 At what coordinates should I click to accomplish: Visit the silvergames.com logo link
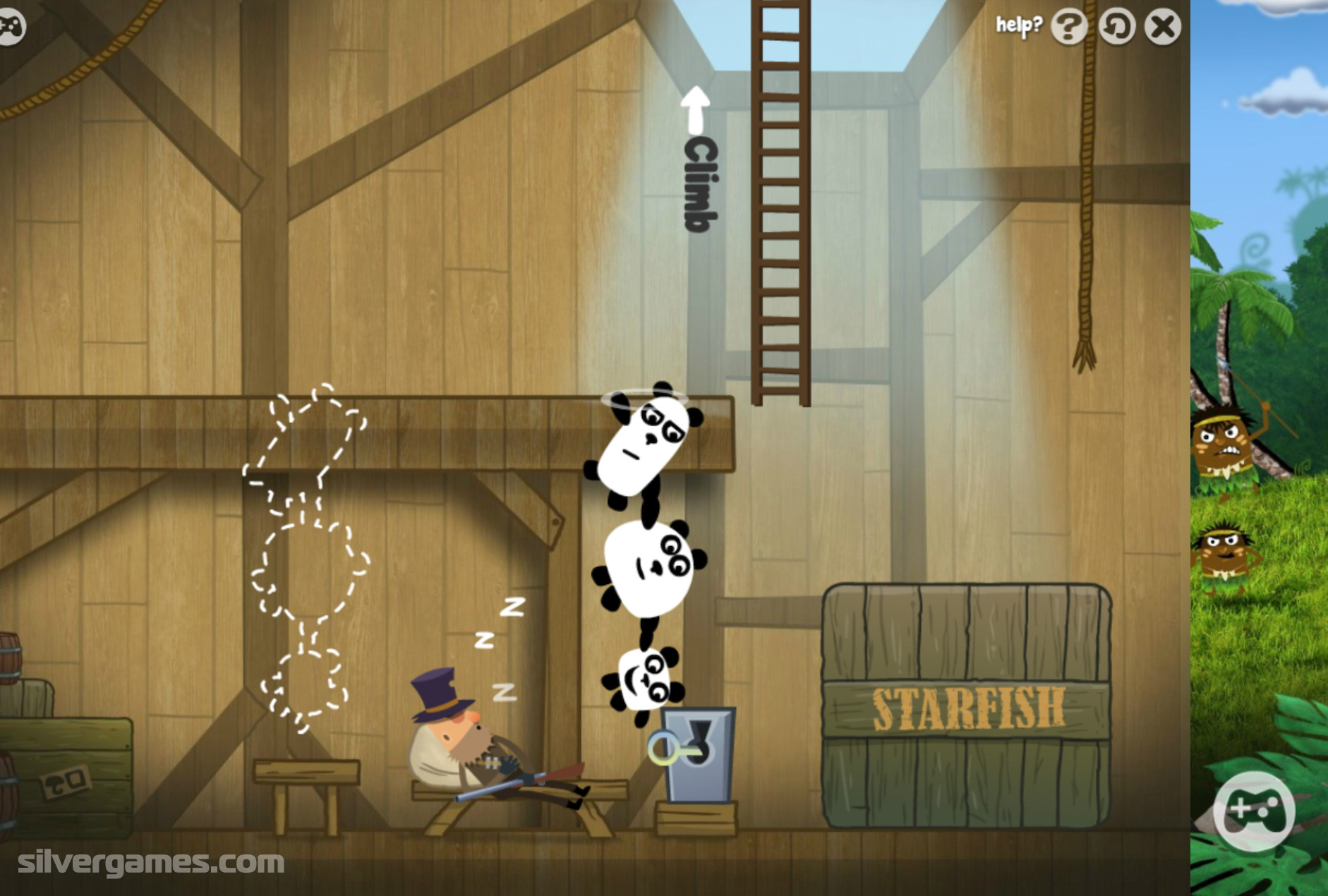(151, 862)
